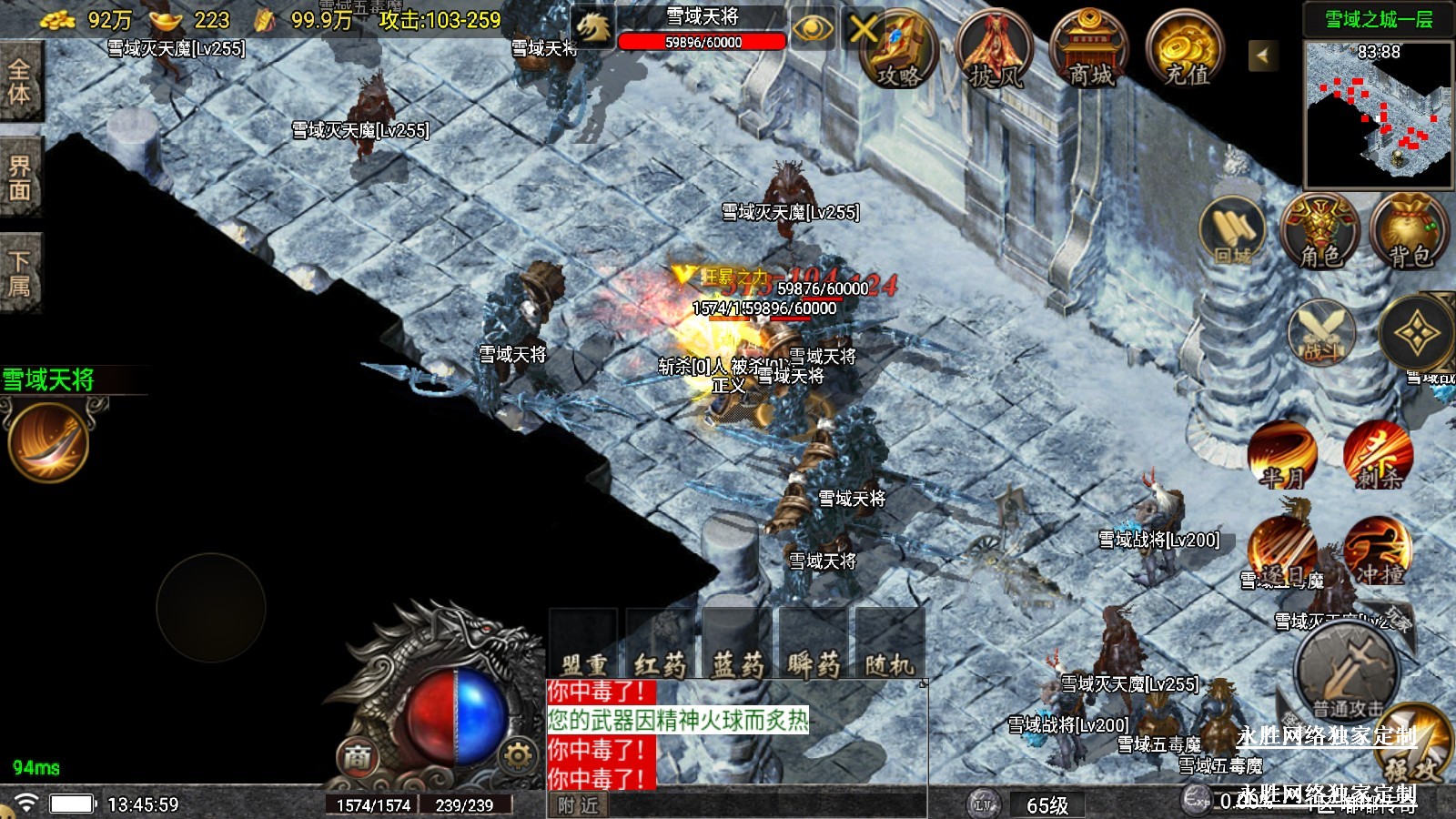Open the minimap of 雪域之城一层
This screenshot has height=819, width=1456.
(1379, 113)
